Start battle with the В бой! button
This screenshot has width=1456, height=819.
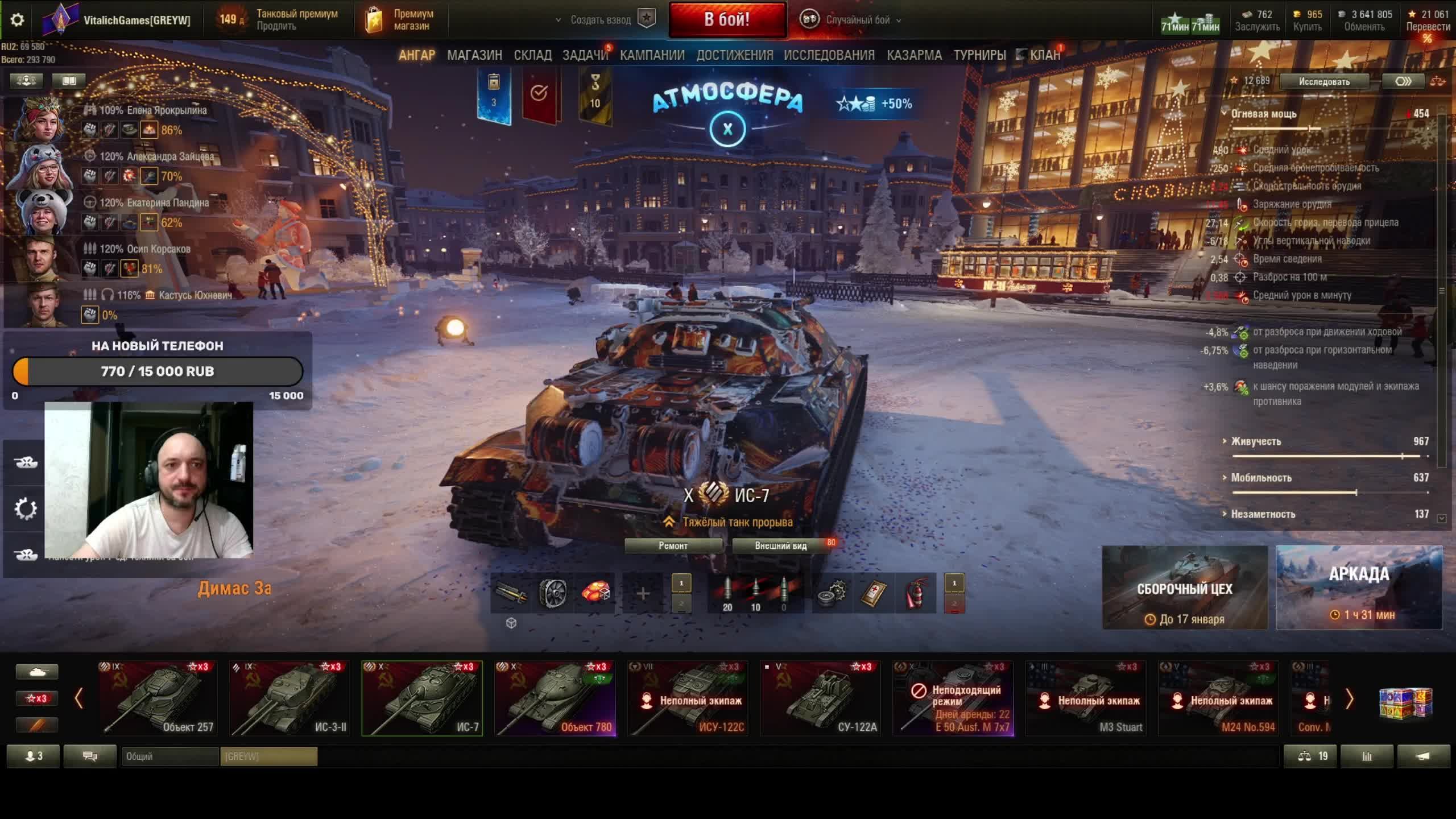coord(727,20)
